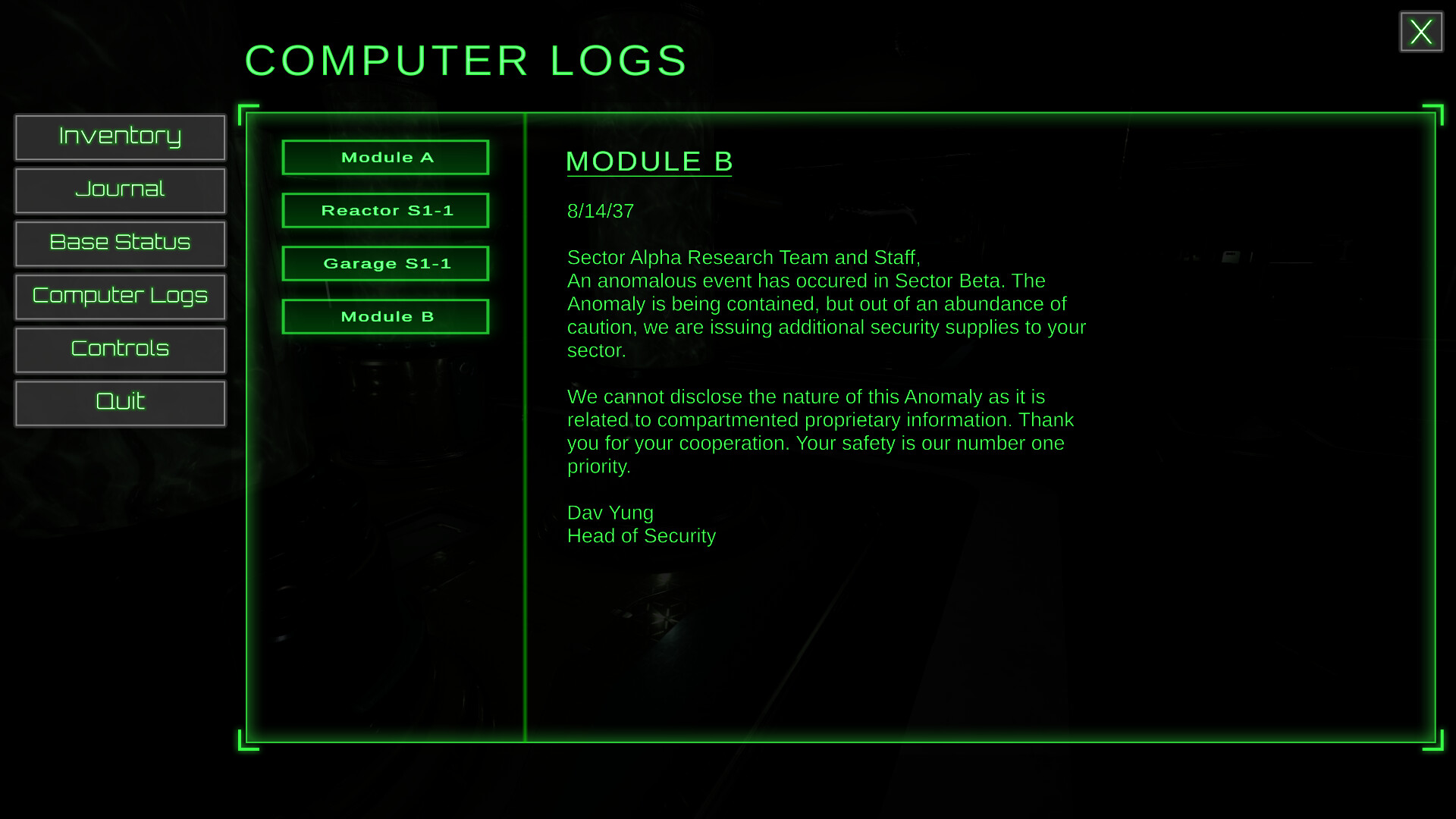Close the Computer Logs window with the X

pos(1421,31)
